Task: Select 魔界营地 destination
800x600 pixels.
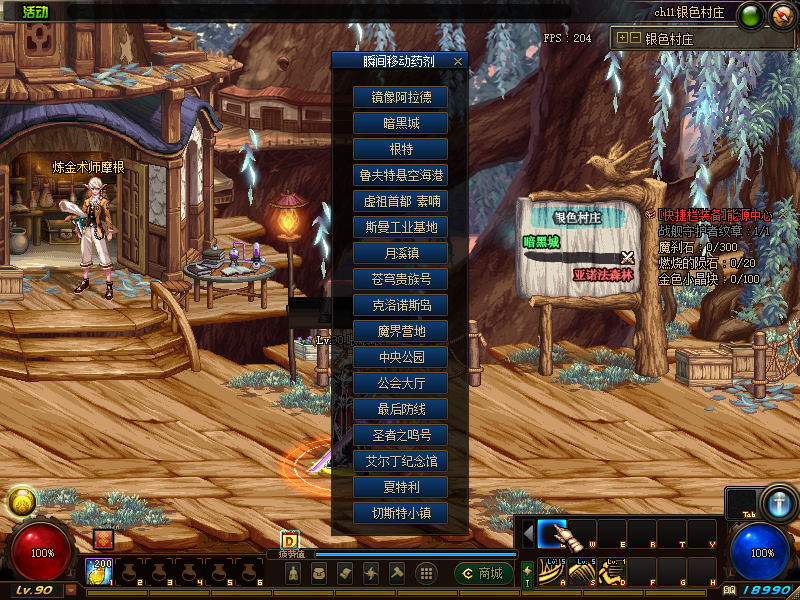Action: (400, 331)
